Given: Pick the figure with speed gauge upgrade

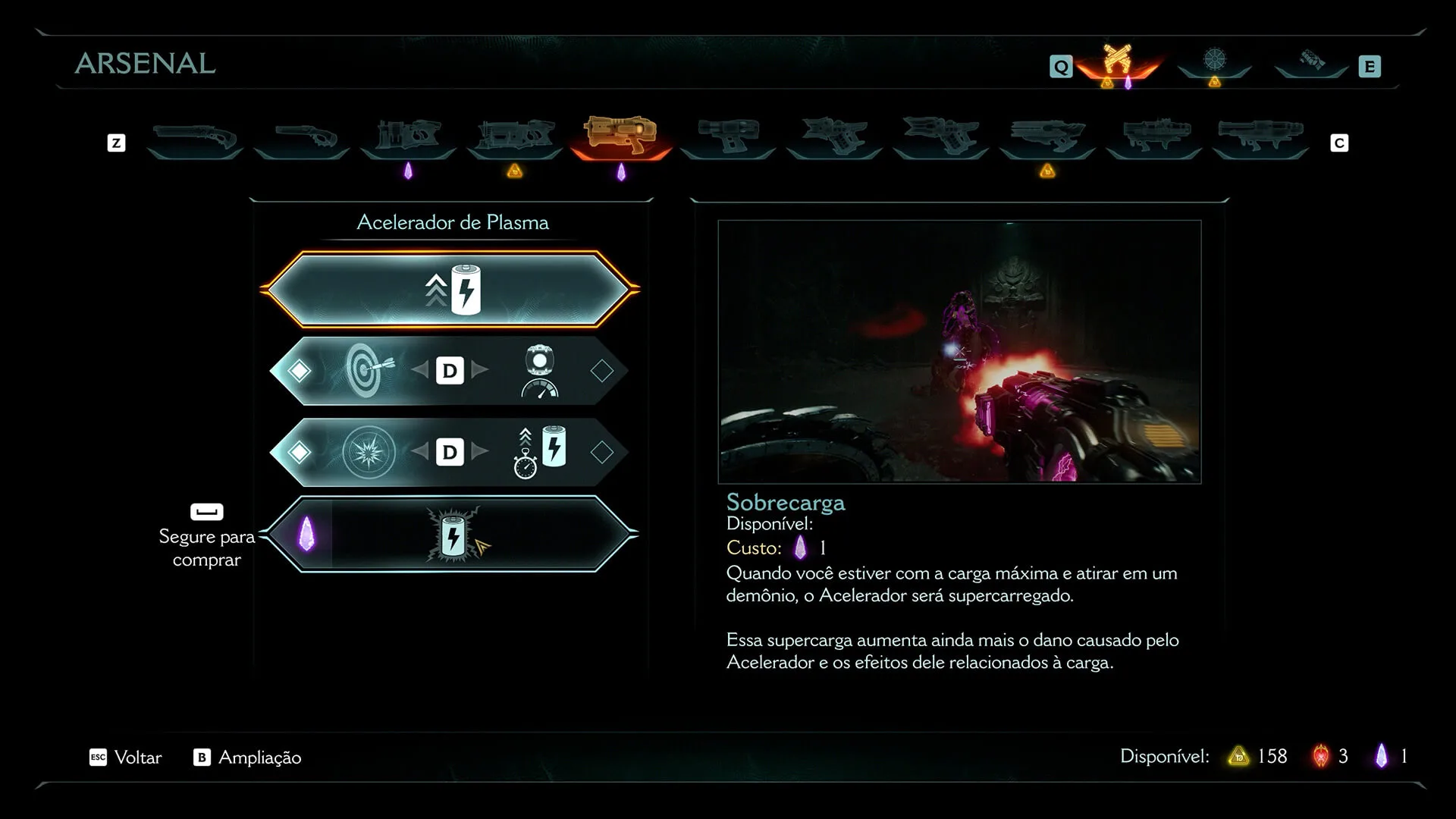Looking at the screenshot, I should (x=539, y=370).
